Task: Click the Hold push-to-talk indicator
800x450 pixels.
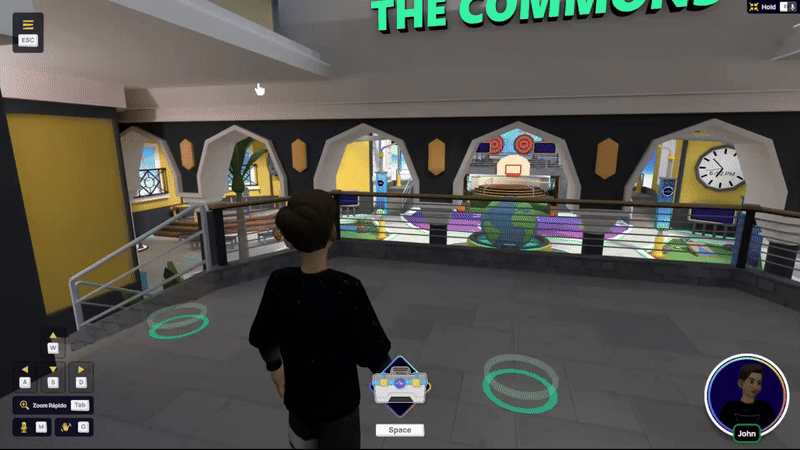Action: (x=768, y=6)
